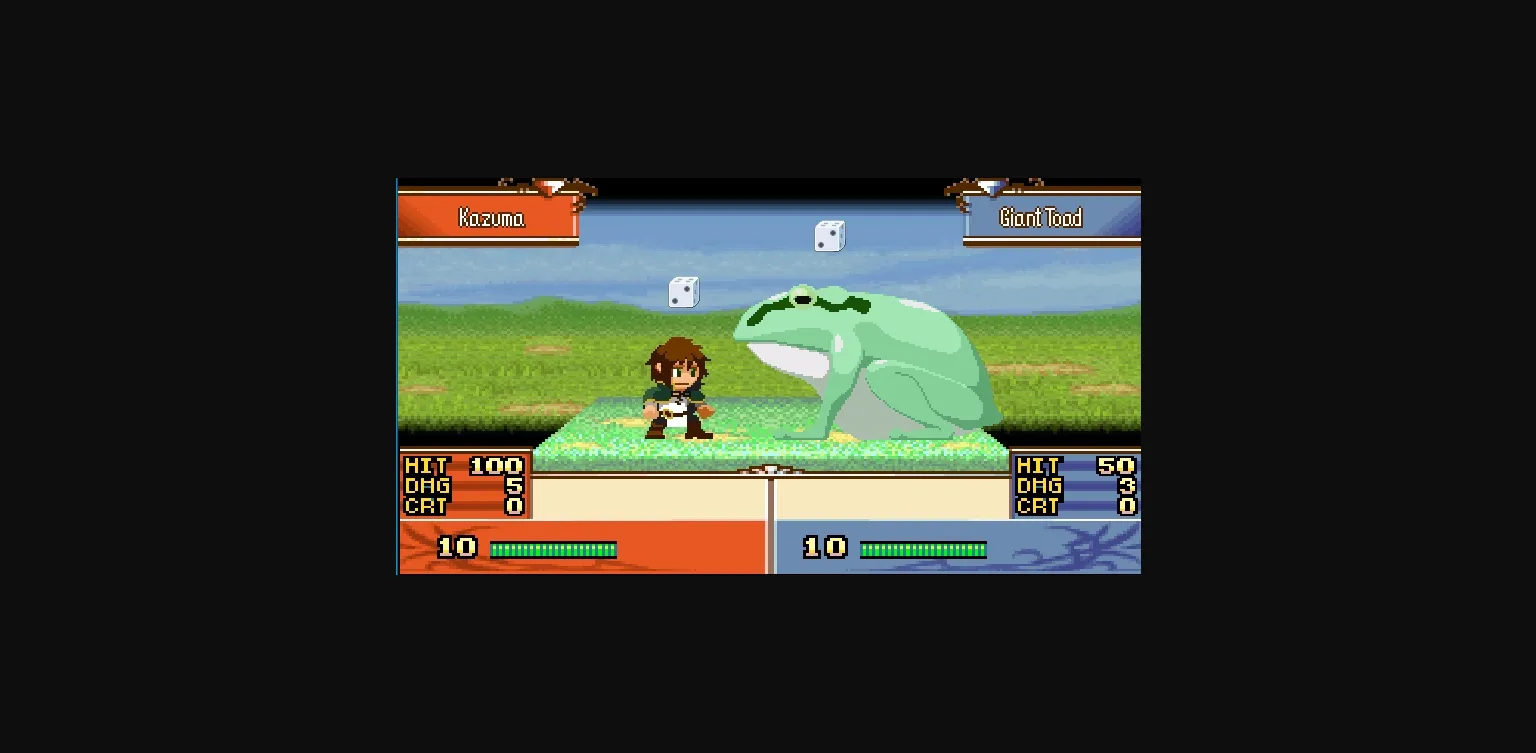Select the DMG stat on the Giant Toad's panel
This screenshot has height=753, width=1536.
coord(1037,487)
